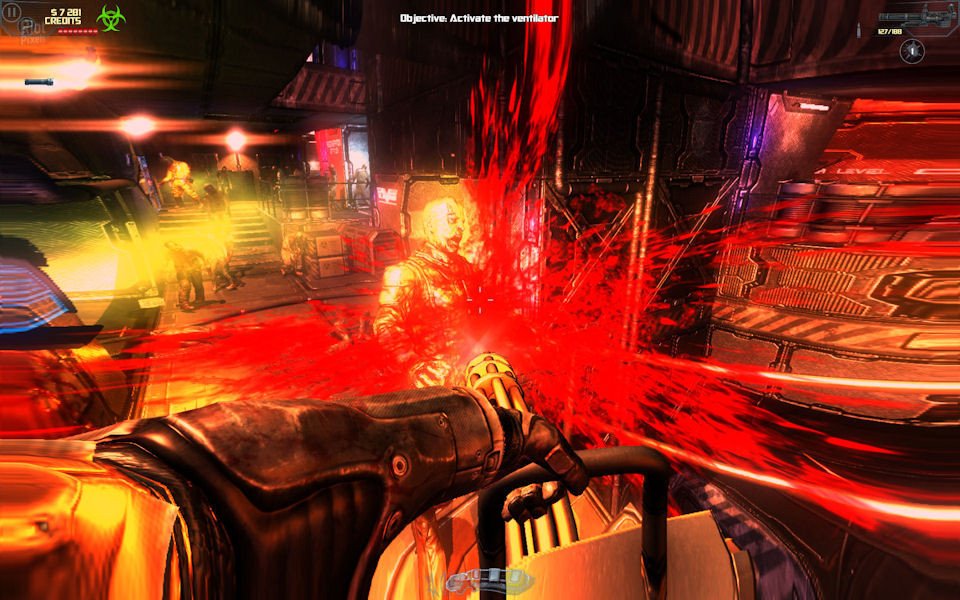Click the ventilator objective tracker text
The width and height of the screenshot is (960, 600).
(479, 18)
